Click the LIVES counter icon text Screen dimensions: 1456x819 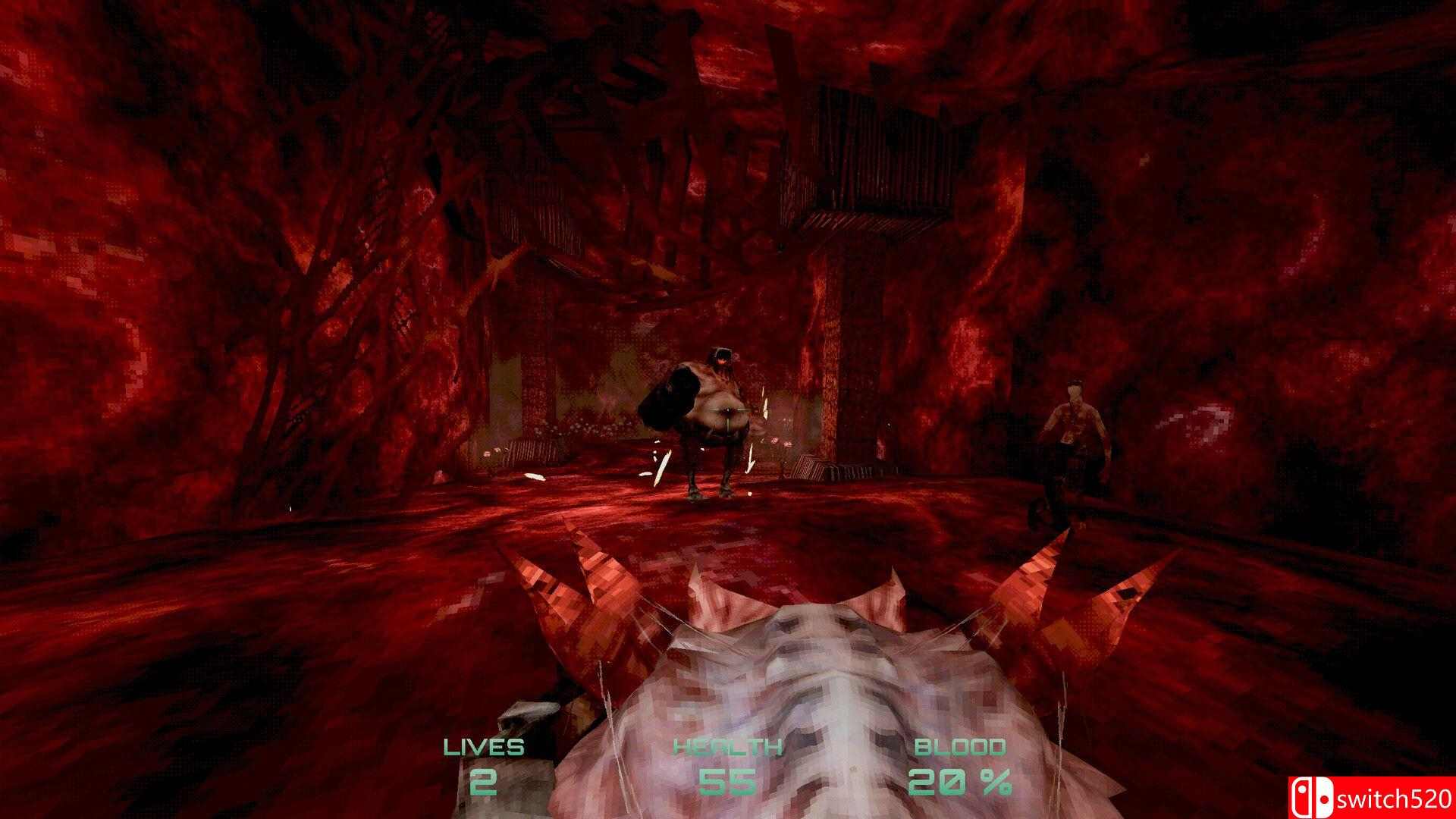[x=484, y=746]
